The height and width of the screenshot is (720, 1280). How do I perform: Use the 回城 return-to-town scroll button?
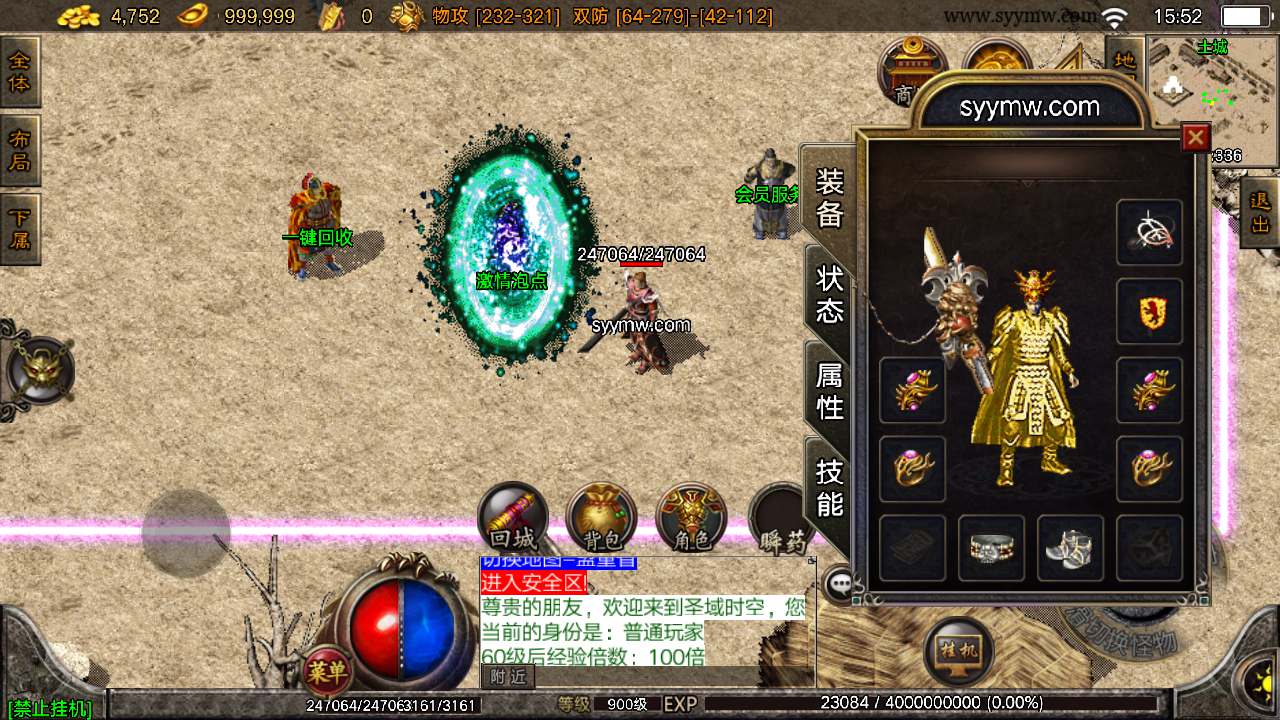click(x=513, y=519)
